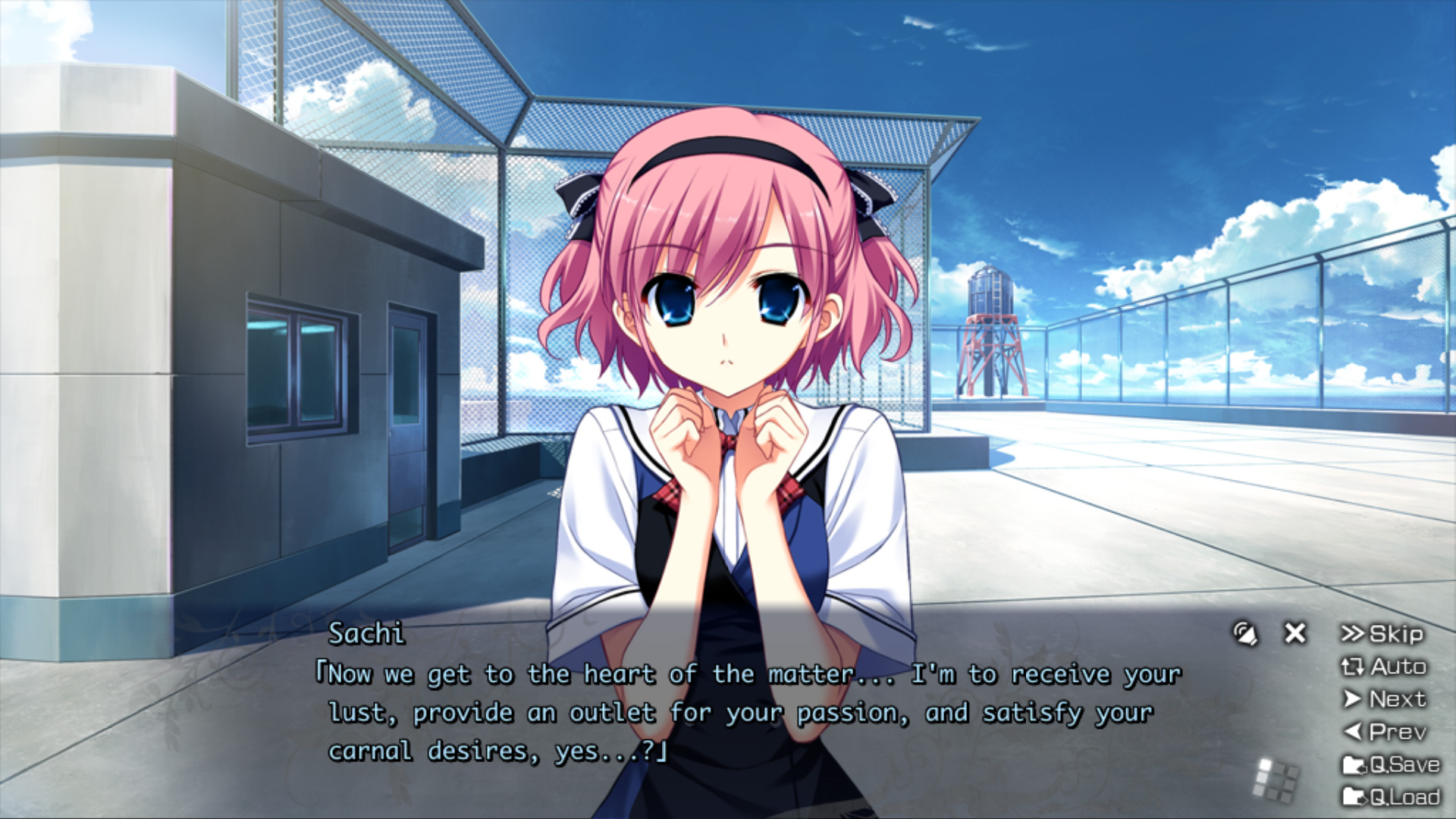
Task: Toggle Auto text advance
Action: (x=1384, y=667)
